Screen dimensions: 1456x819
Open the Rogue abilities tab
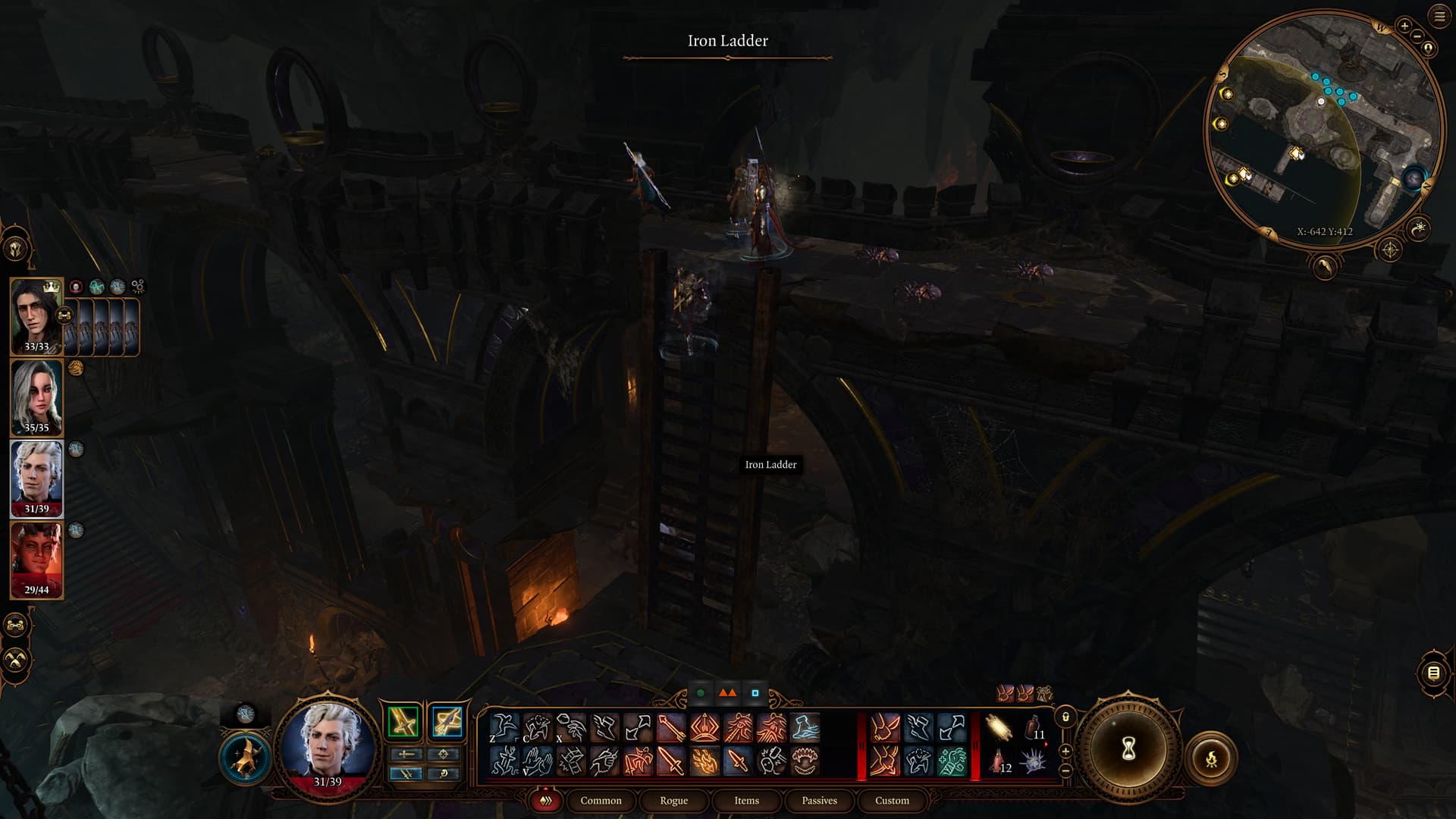673,801
